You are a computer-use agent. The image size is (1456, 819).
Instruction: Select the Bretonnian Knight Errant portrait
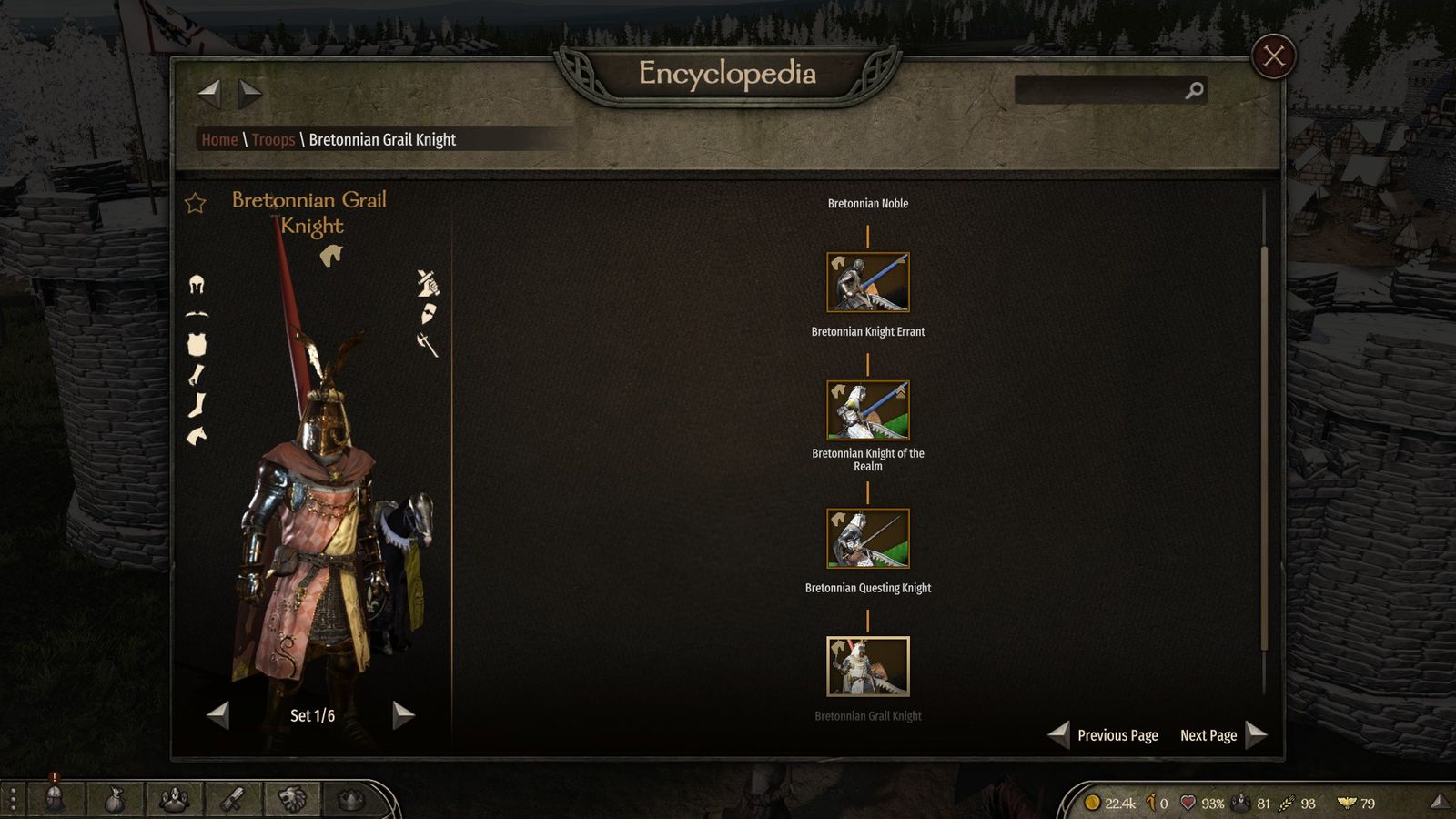click(867, 282)
